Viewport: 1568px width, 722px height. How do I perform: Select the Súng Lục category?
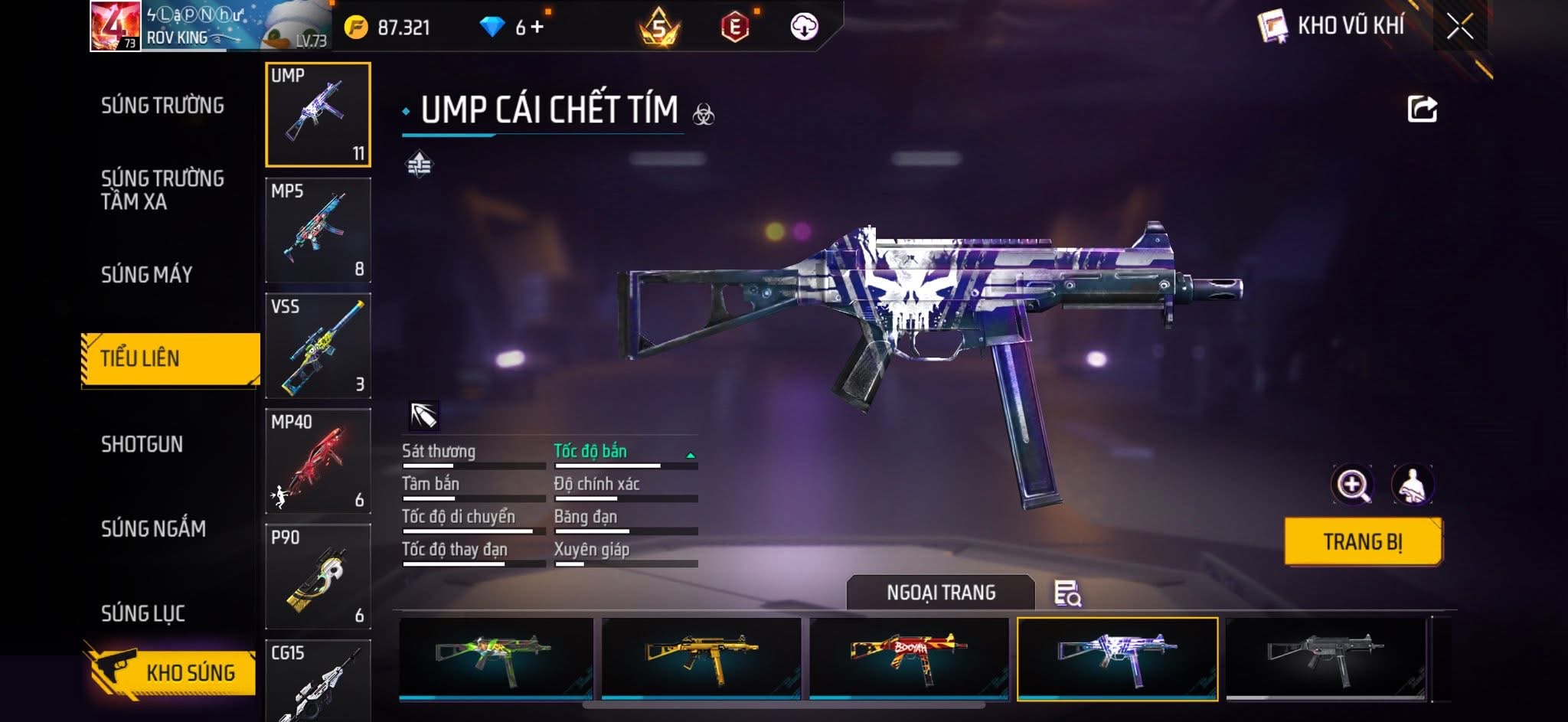pyautogui.click(x=143, y=613)
